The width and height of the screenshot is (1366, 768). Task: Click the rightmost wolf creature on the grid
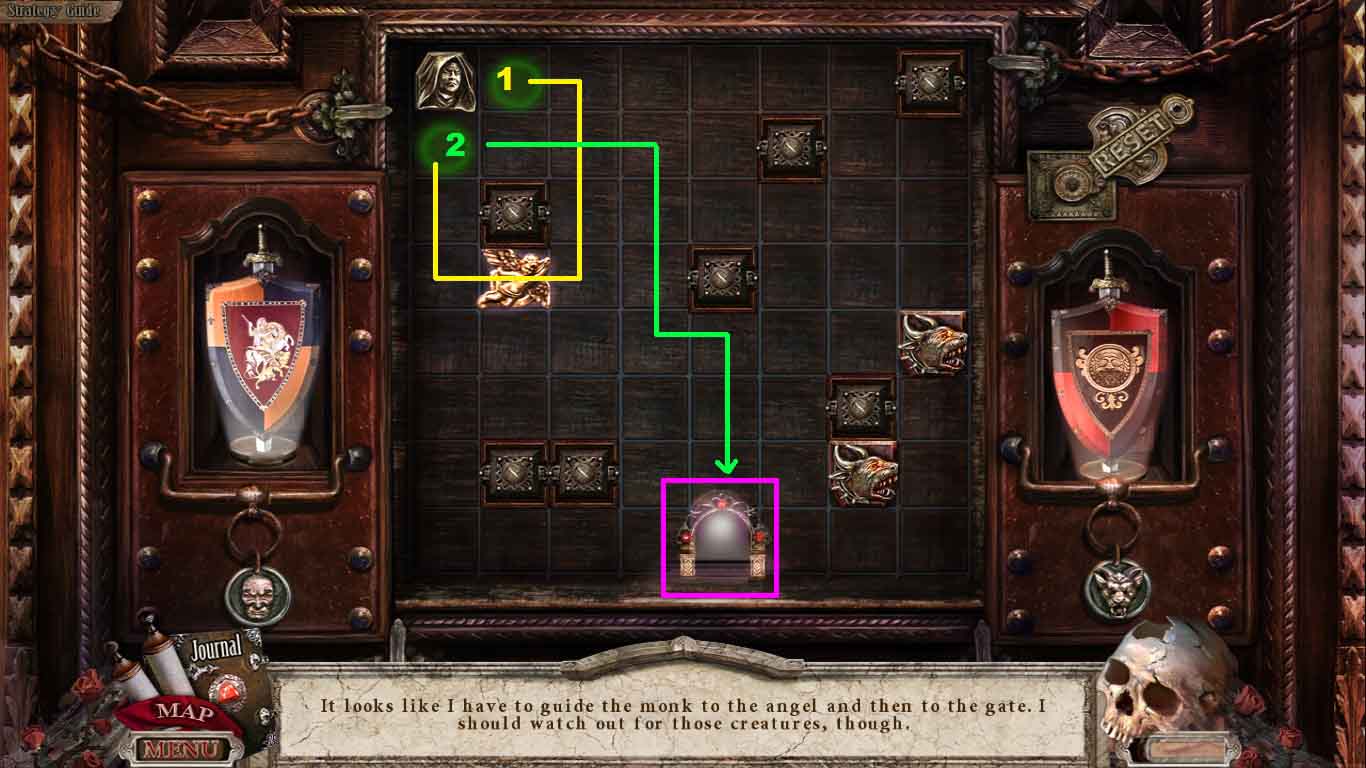coord(934,340)
